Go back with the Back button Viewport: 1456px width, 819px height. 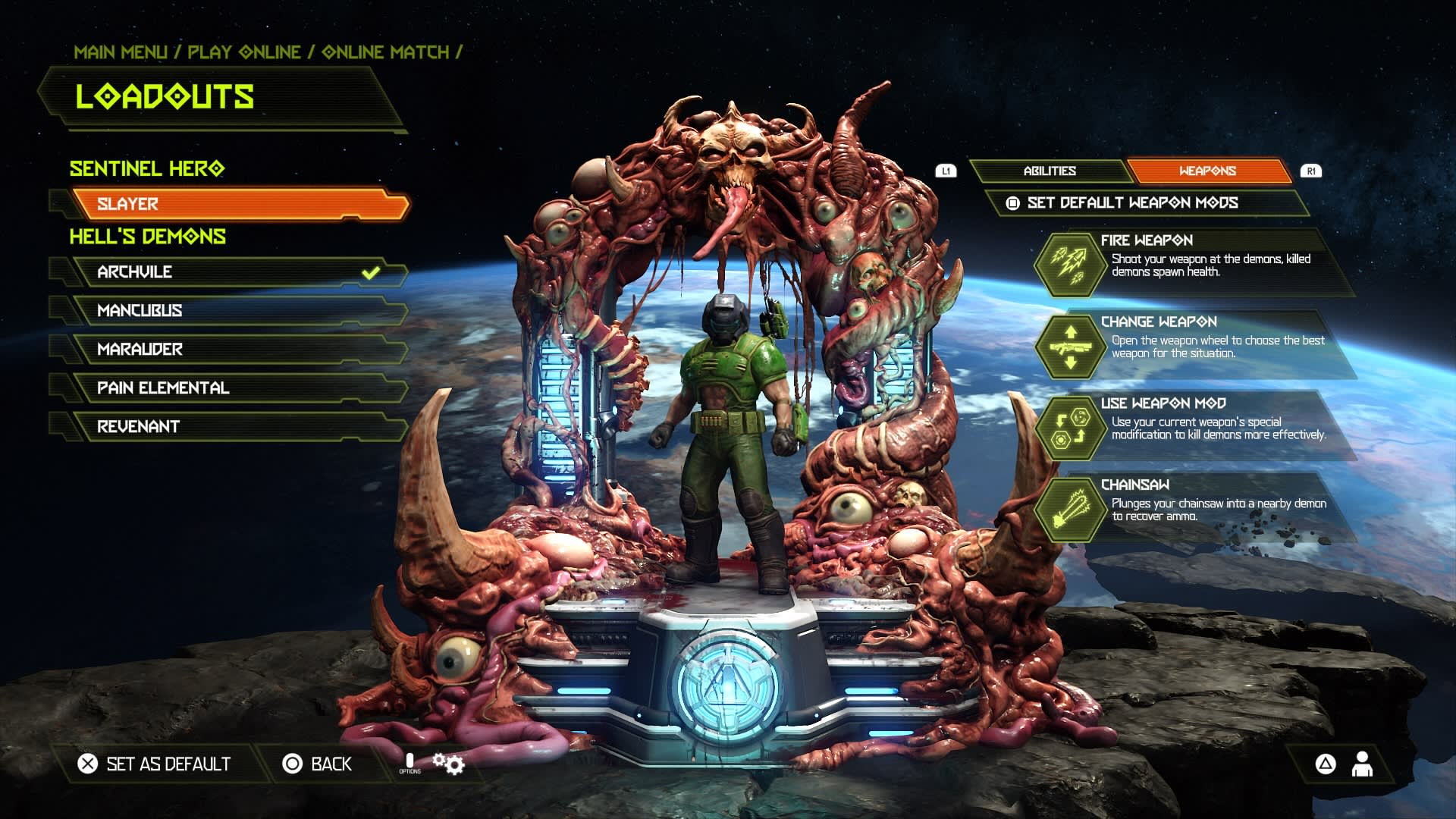point(317,764)
